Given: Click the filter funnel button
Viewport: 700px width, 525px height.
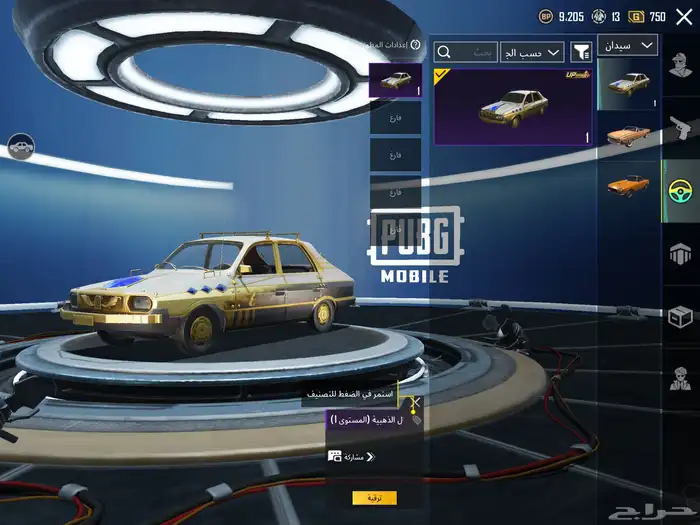Looking at the screenshot, I should [580, 51].
